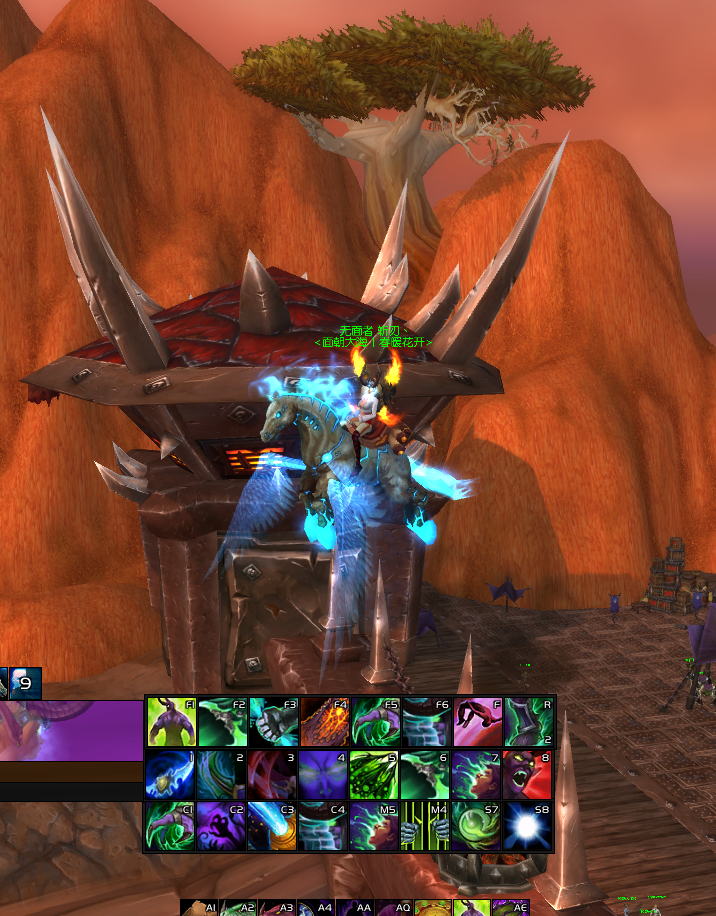Use the red blade dance ability on 3
The image size is (716, 916).
pyautogui.click(x=274, y=774)
